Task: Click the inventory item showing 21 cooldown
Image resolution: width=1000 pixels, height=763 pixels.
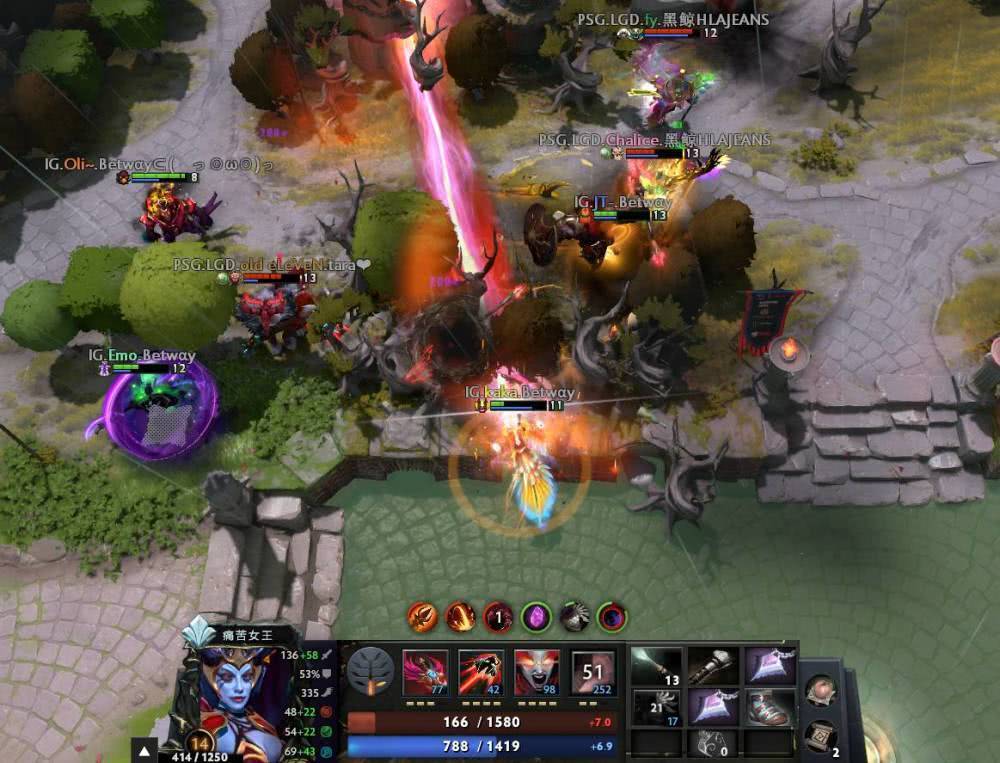Action: coord(657,707)
